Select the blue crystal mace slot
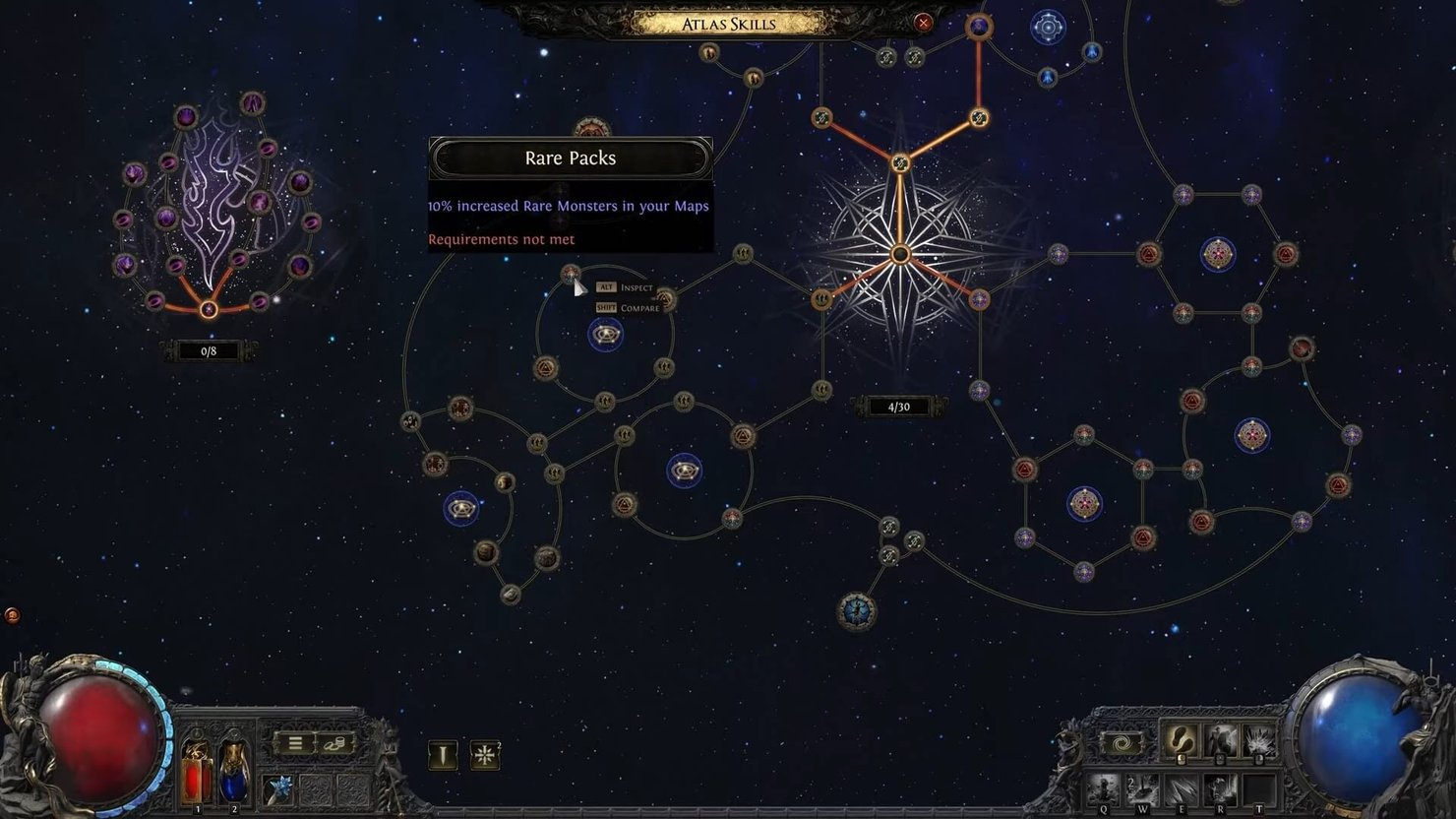The image size is (1456, 819). click(x=279, y=787)
